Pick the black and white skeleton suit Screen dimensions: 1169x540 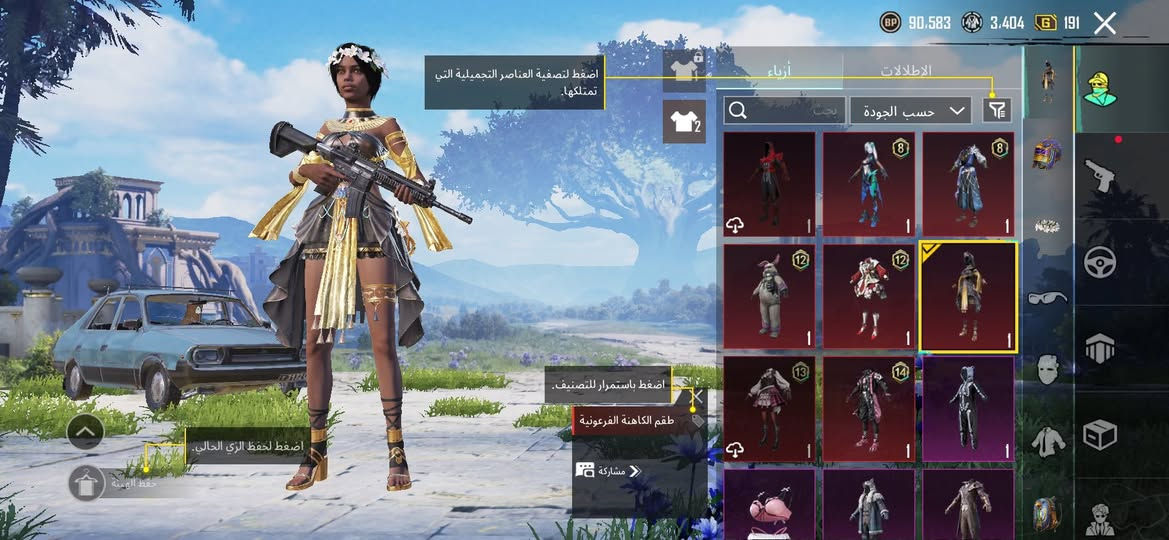pyautogui.click(x=968, y=409)
